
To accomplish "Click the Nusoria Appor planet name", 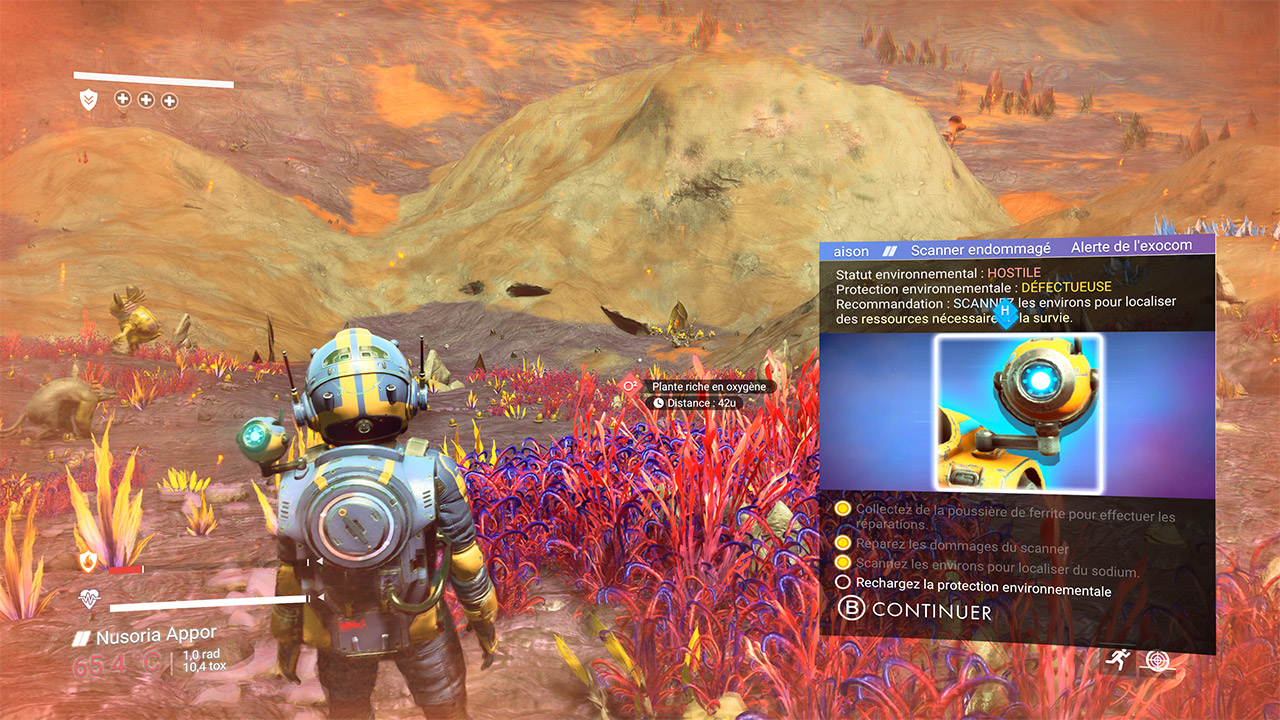I will 156,636.
